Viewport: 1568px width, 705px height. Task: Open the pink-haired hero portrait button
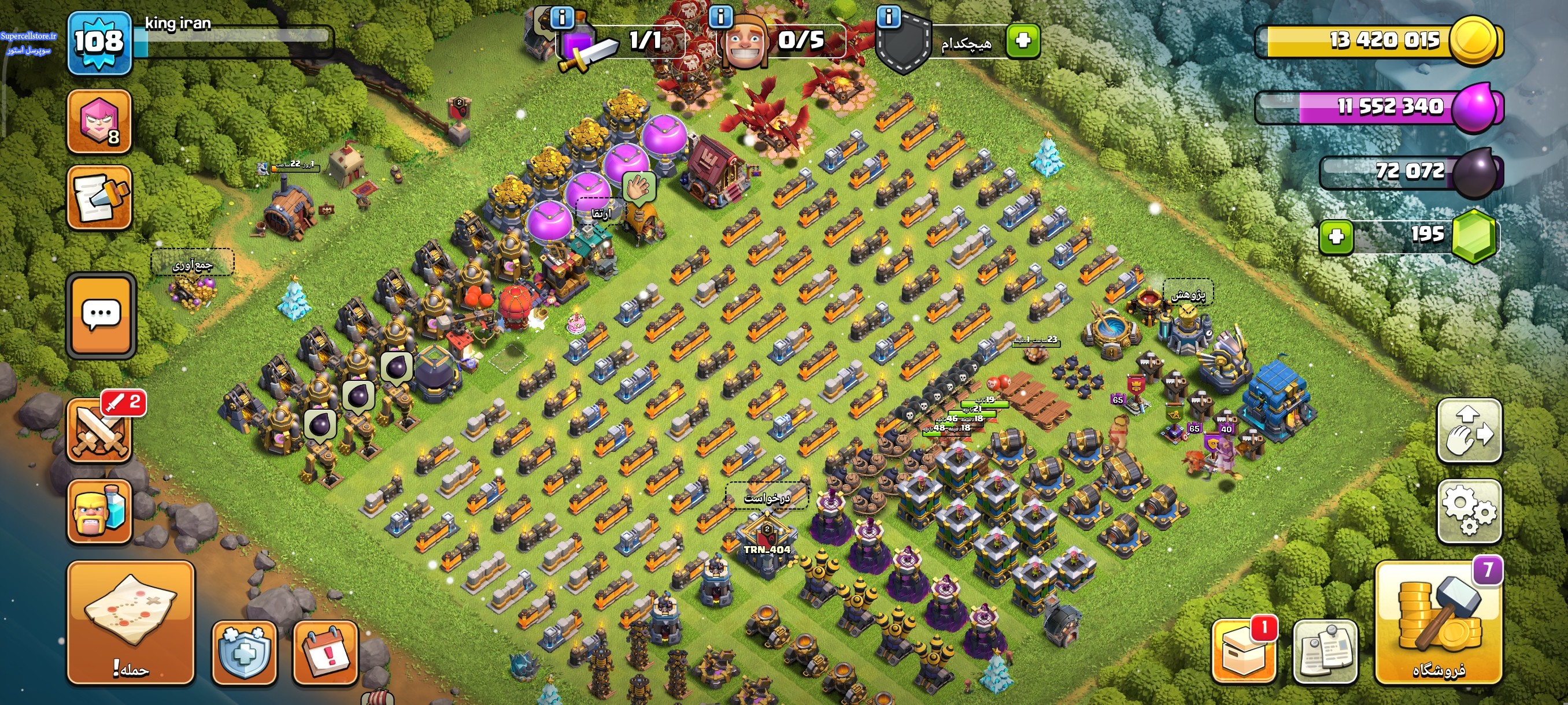coord(100,121)
